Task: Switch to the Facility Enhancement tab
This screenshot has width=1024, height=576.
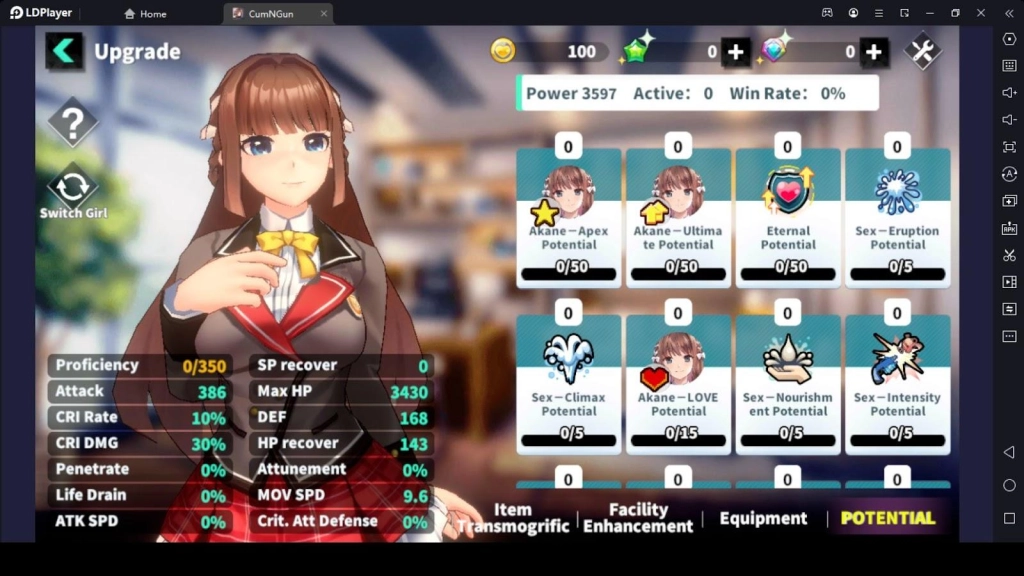Action: pos(638,518)
